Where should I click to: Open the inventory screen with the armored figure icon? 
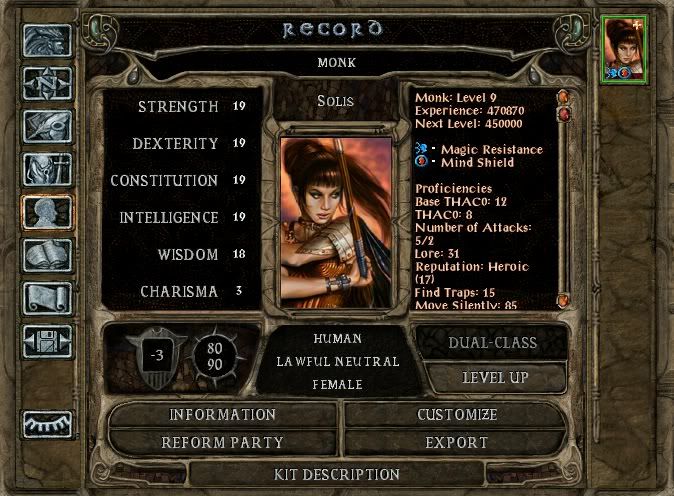click(46, 170)
